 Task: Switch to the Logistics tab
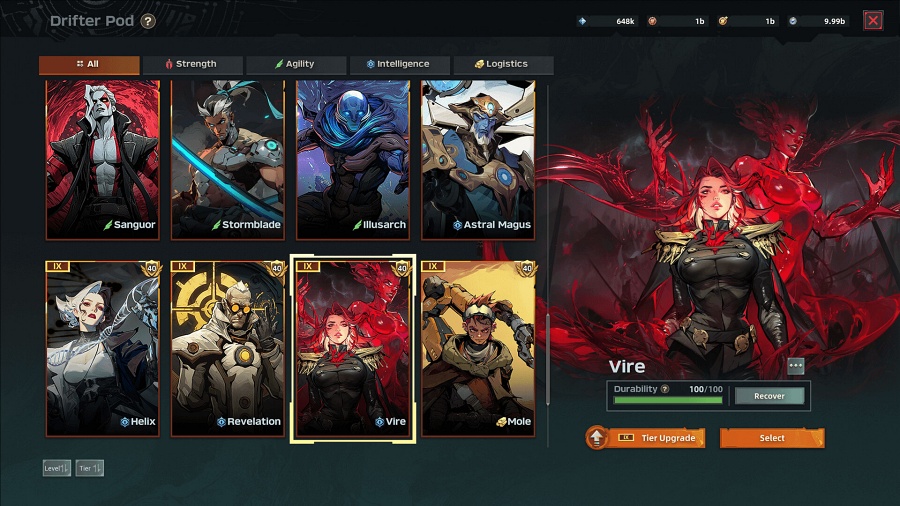pyautogui.click(x=502, y=64)
